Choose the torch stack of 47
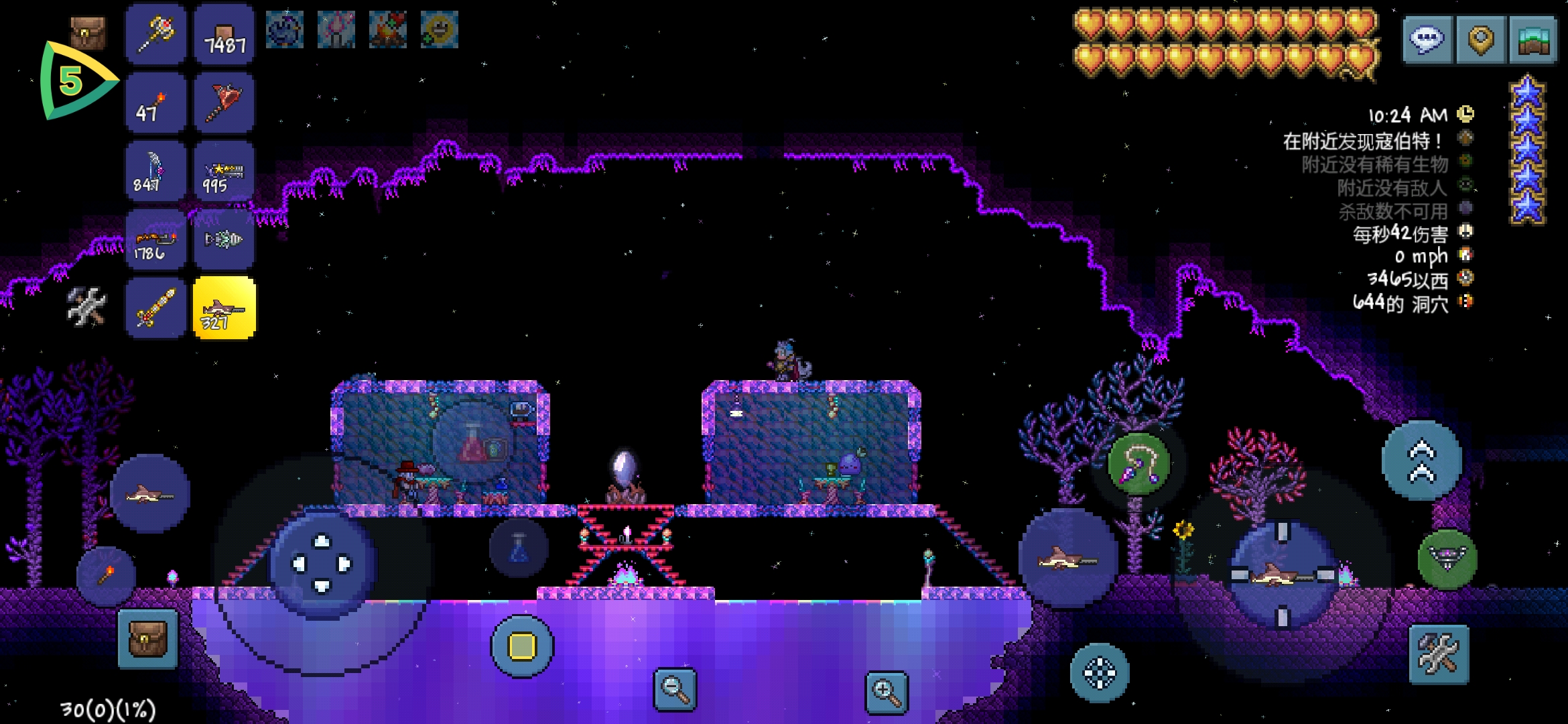This screenshot has height=724, width=1568. tap(155, 103)
